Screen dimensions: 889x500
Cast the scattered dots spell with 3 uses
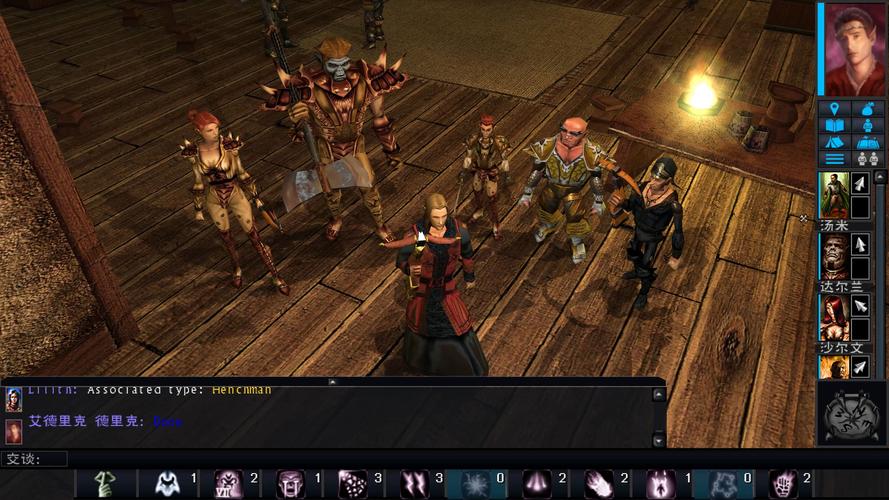click(x=352, y=484)
